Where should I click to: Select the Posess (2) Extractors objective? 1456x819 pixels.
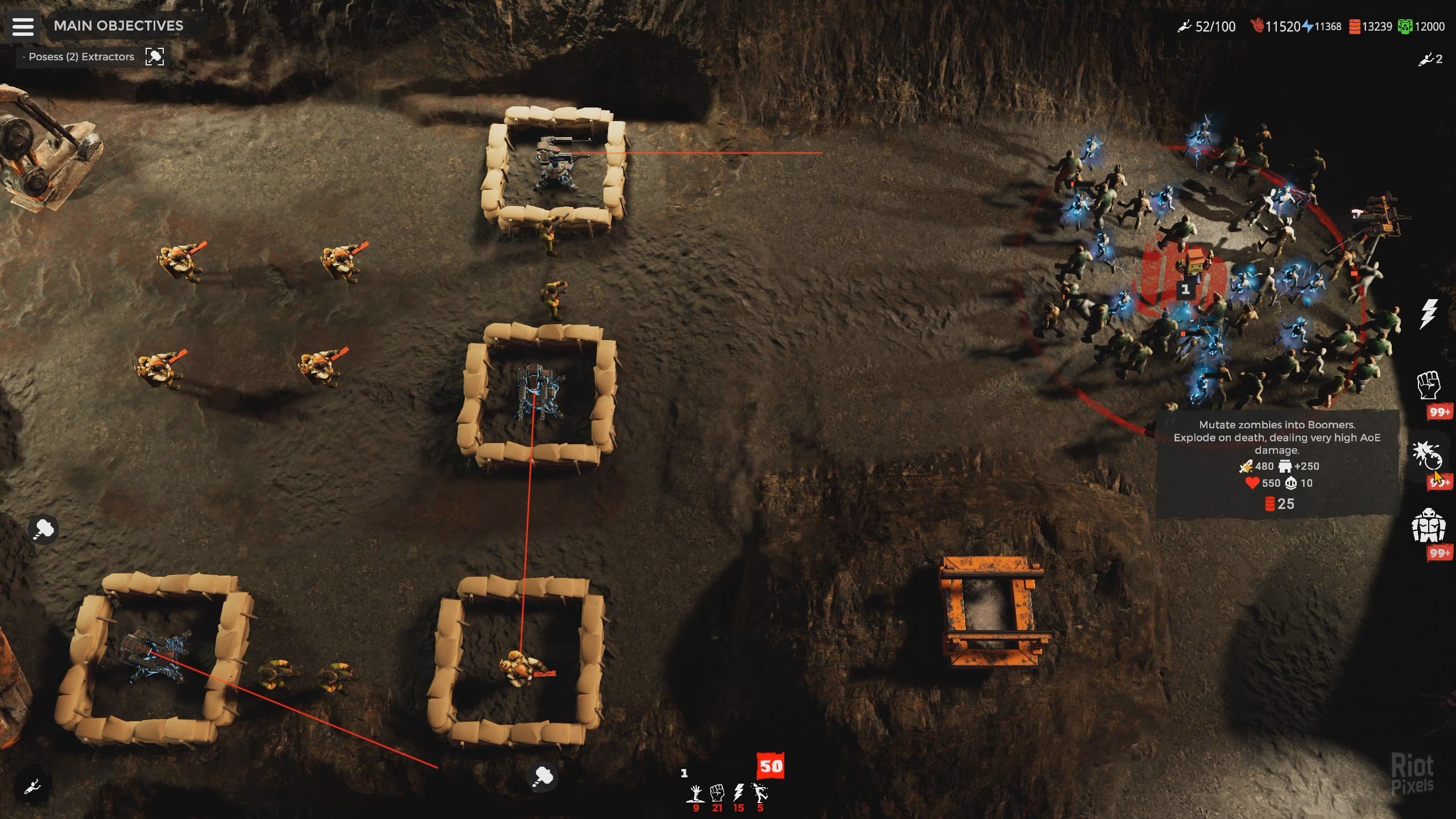[x=81, y=57]
